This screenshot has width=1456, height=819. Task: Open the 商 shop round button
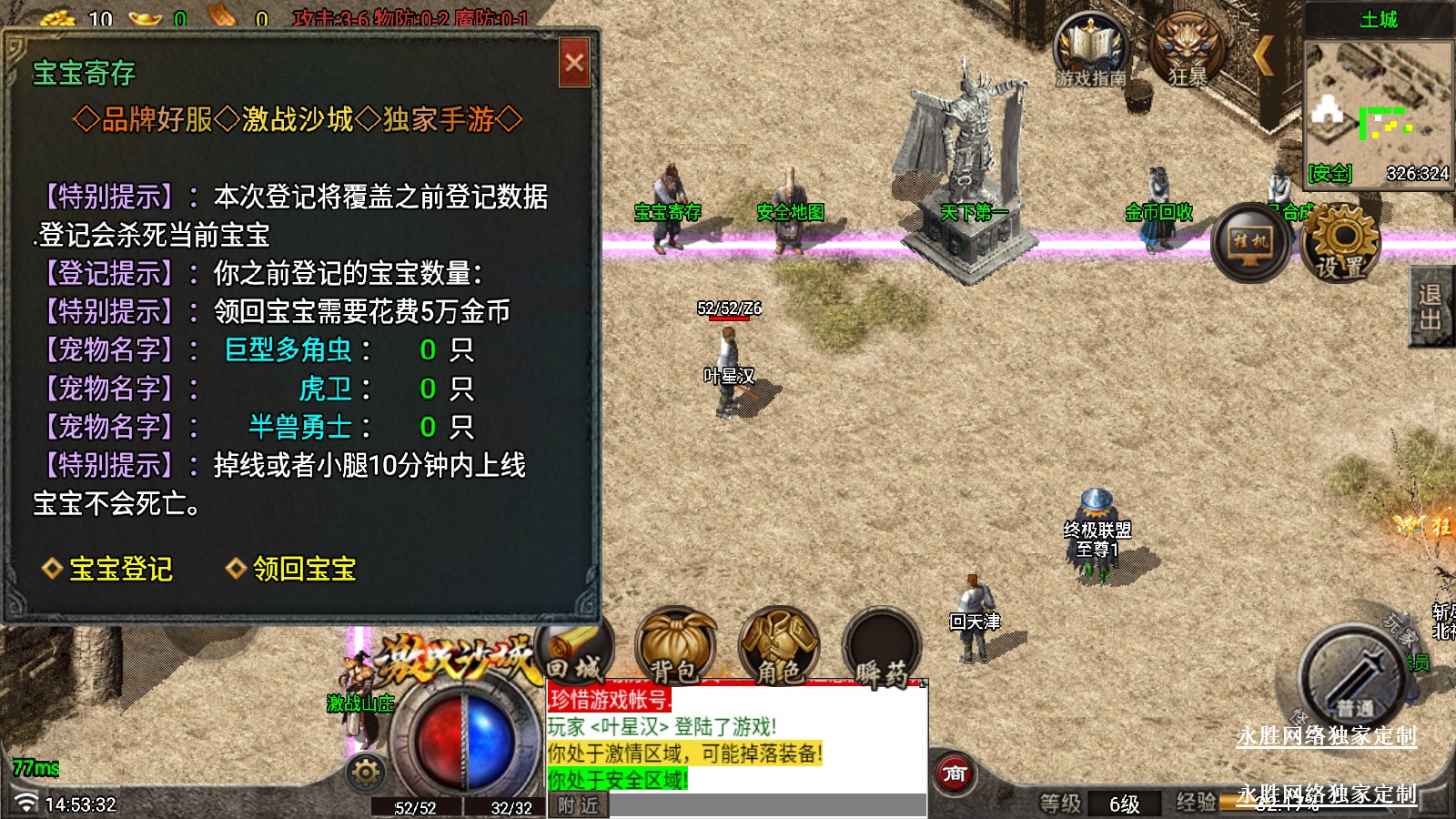pos(955,774)
